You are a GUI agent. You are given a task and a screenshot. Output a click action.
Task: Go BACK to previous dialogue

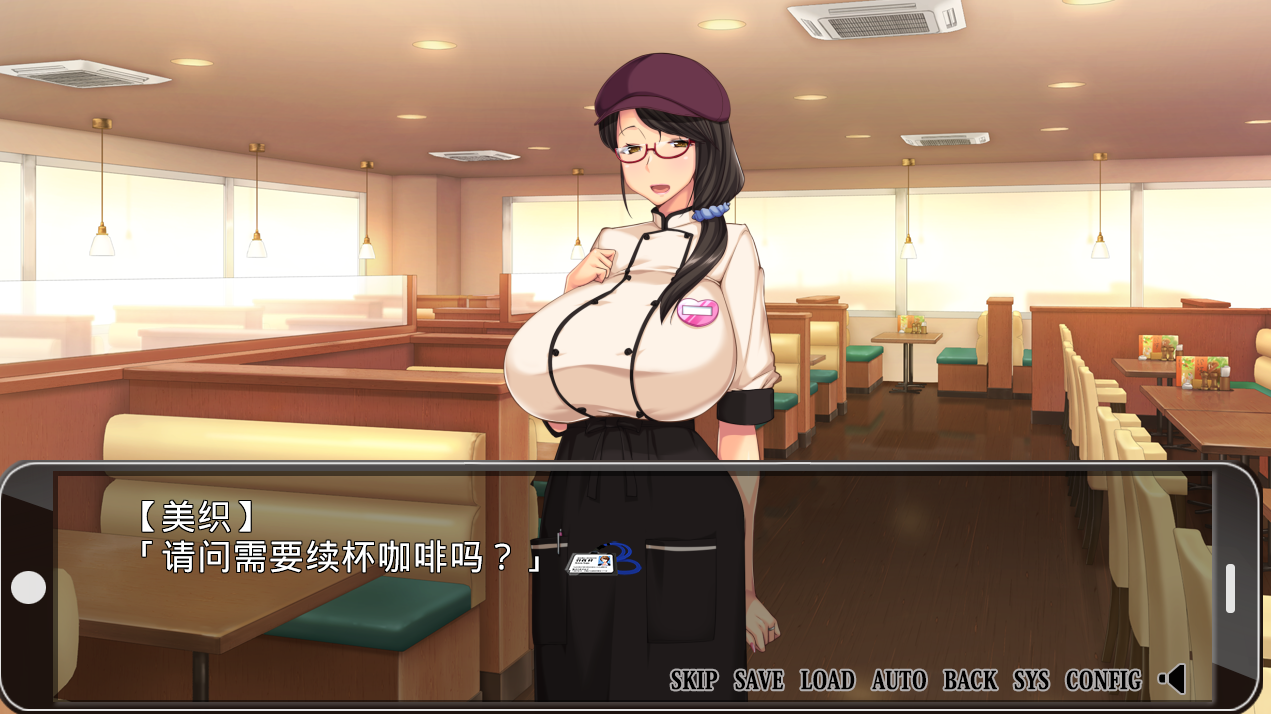(x=970, y=681)
